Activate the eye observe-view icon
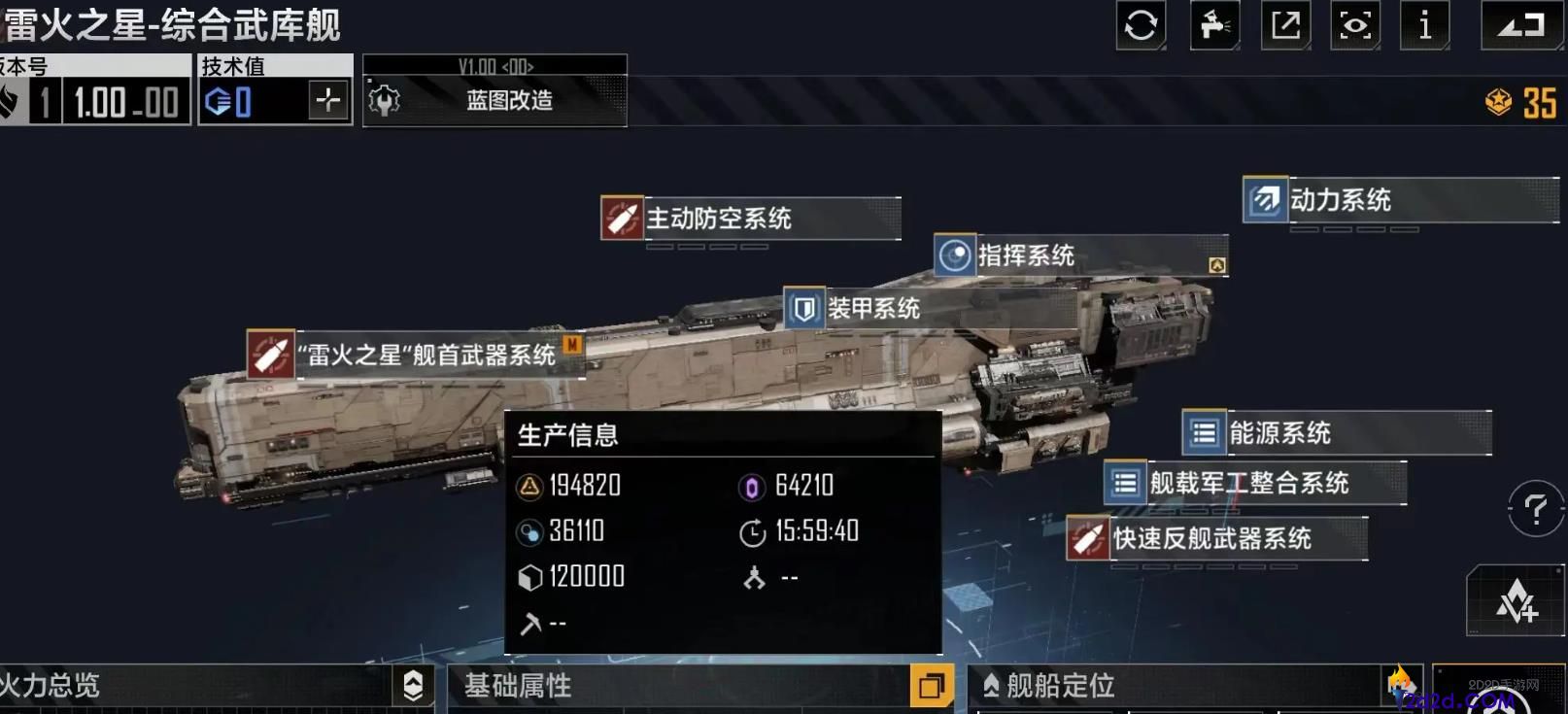Image resolution: width=1568 pixels, height=714 pixels. coord(1354,26)
